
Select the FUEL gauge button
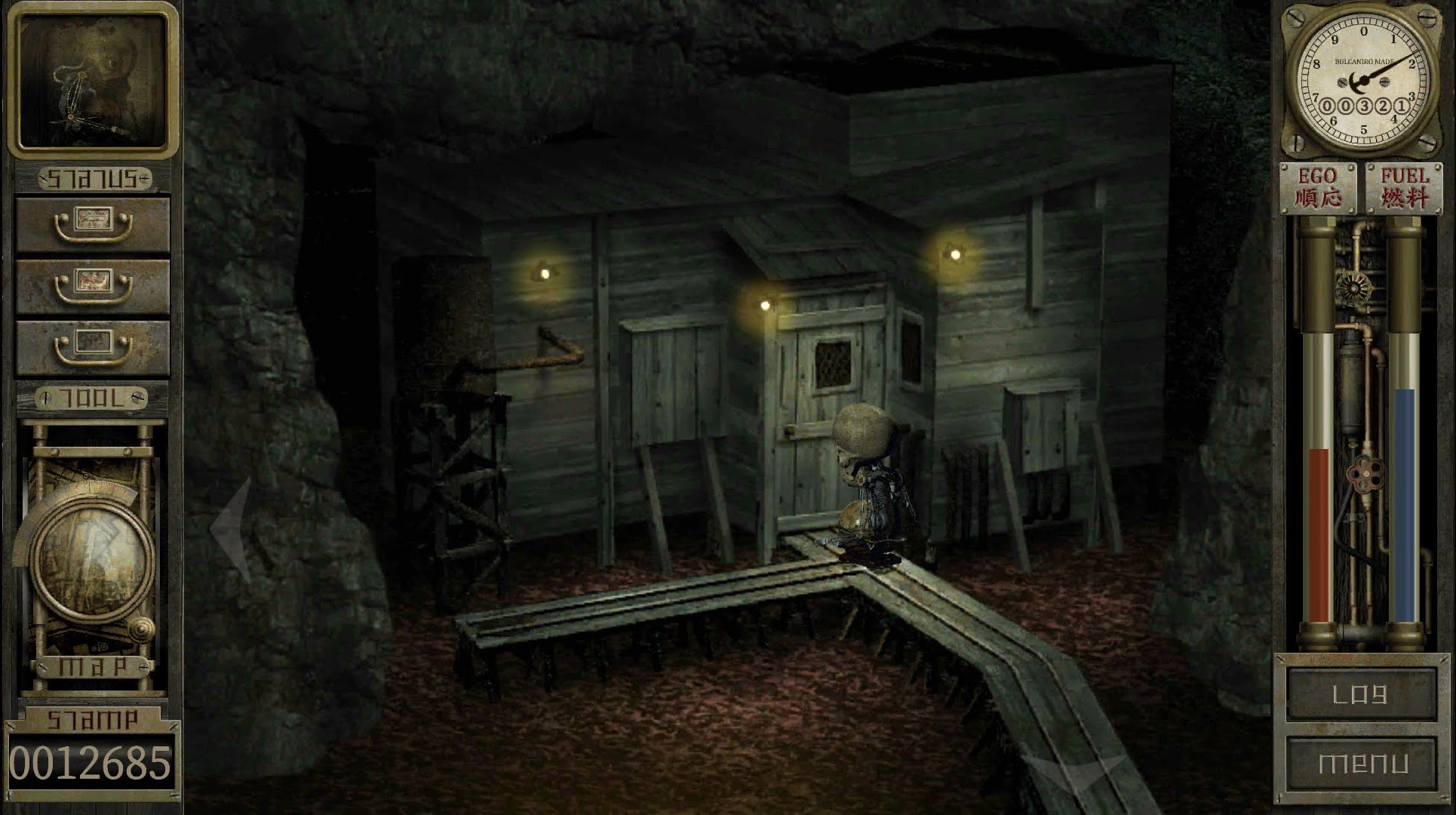click(x=1404, y=187)
